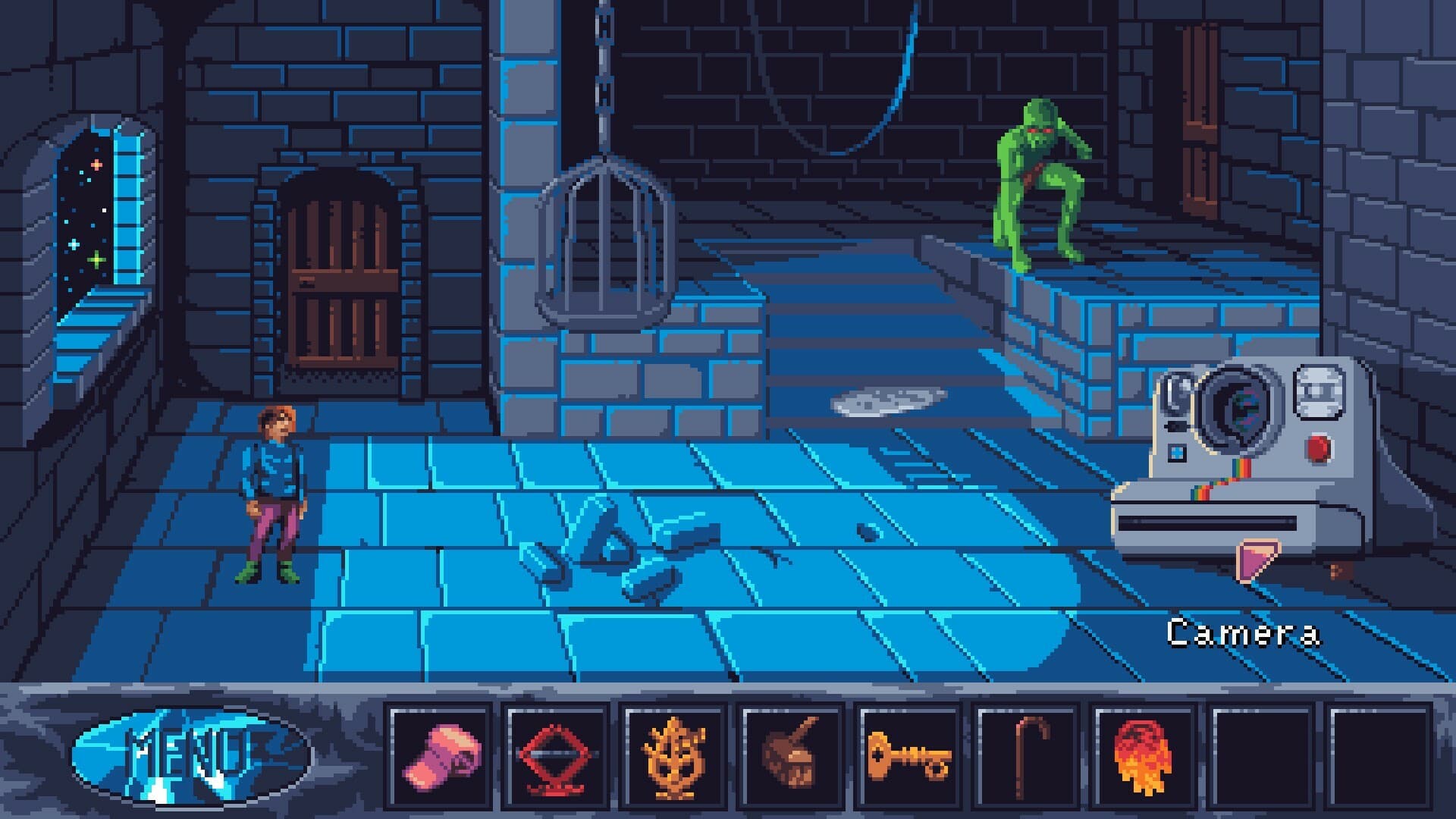Click the Camera label text
This screenshot has width=1456, height=819.
1246,632
